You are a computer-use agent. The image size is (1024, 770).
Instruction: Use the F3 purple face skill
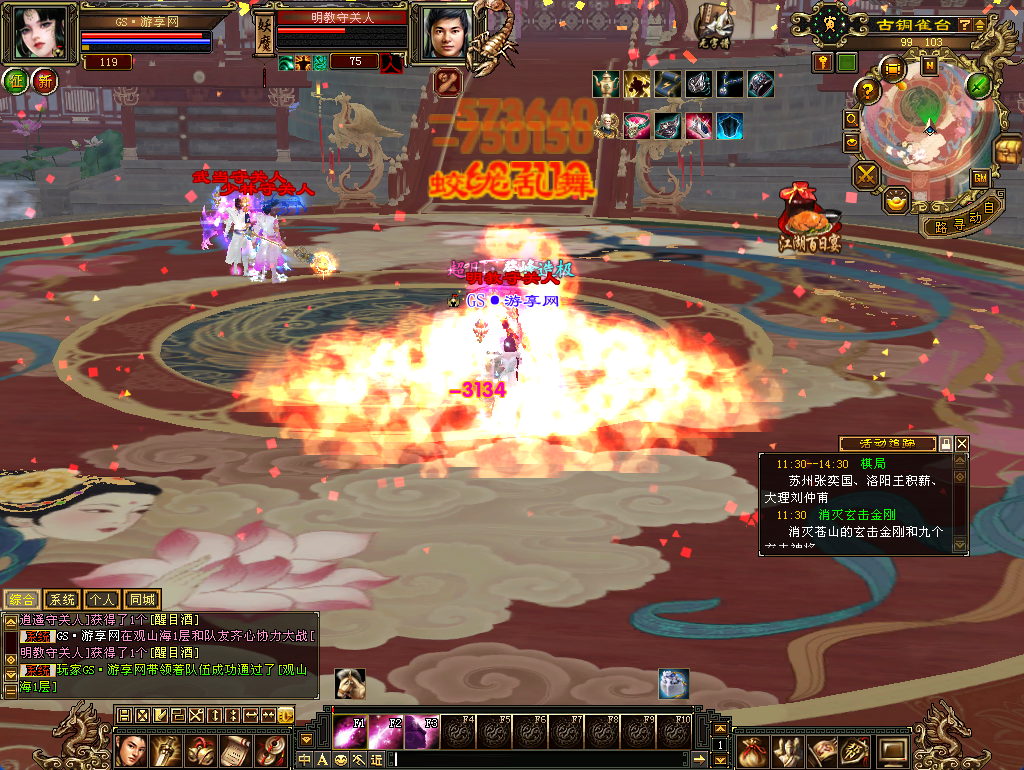pos(422,732)
